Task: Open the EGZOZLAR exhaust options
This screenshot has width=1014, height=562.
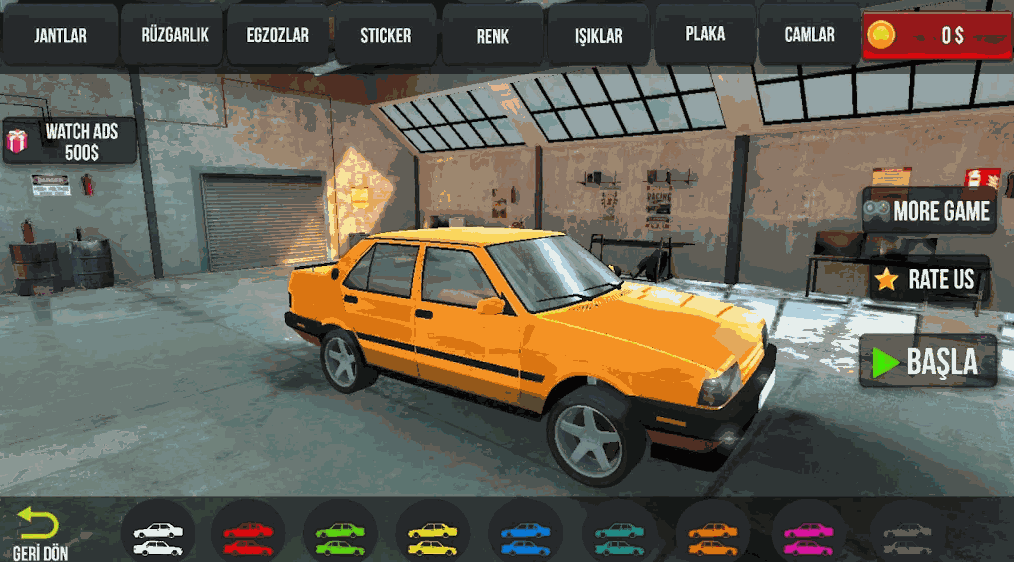Action: [x=278, y=36]
